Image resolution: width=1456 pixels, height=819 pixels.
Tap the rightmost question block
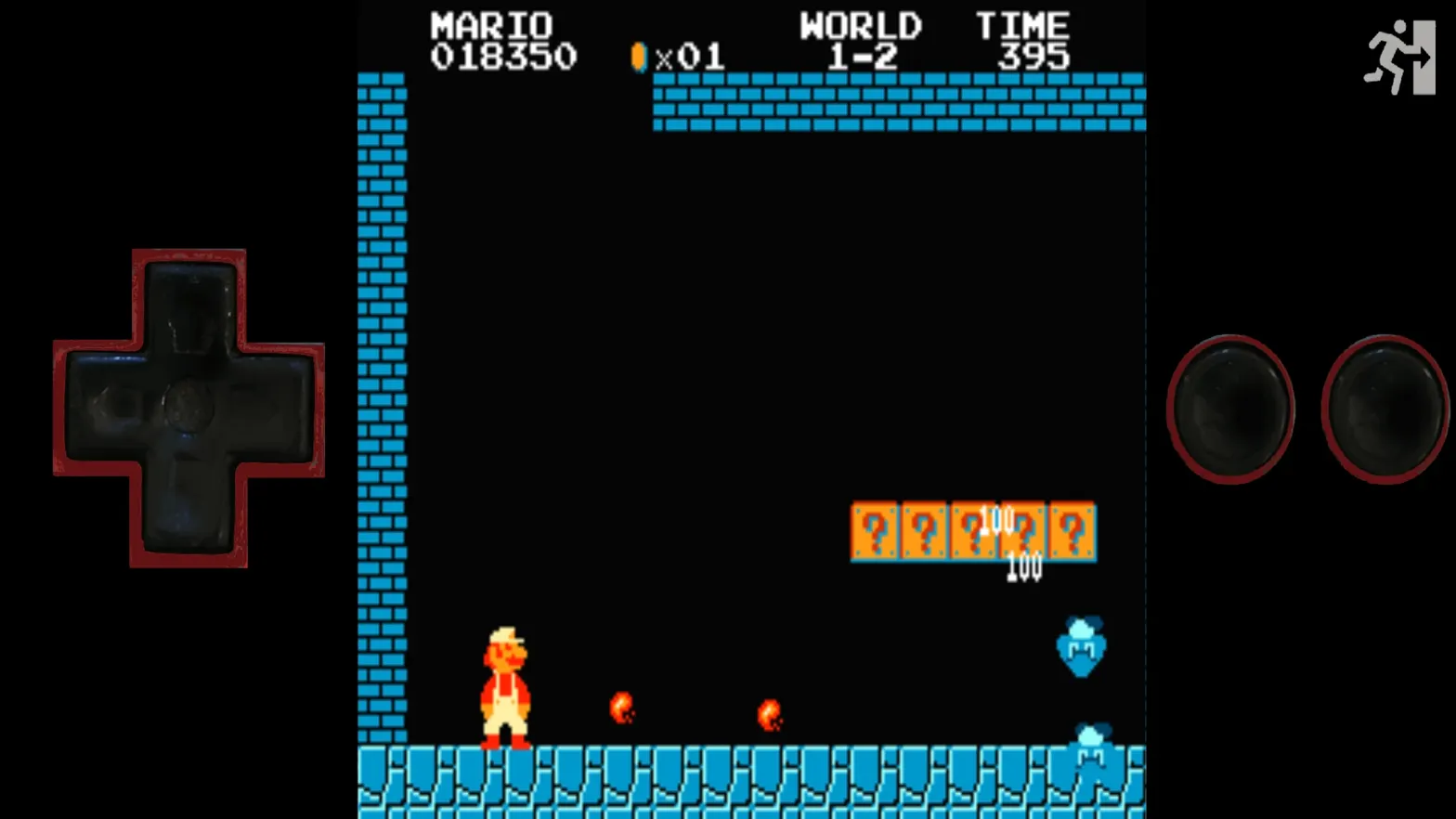click(1072, 531)
